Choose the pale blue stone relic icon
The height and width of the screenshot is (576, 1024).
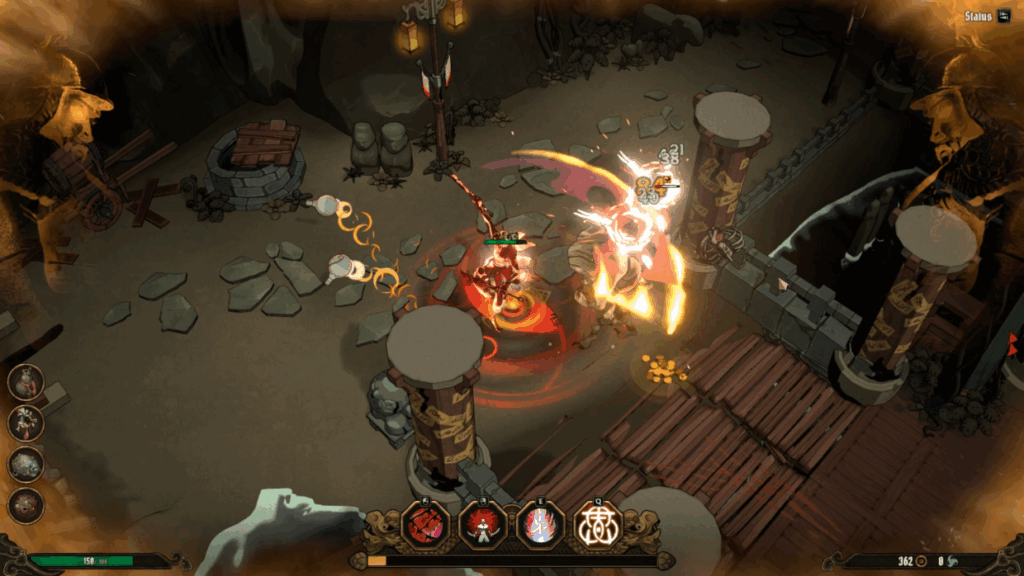pos(26,464)
